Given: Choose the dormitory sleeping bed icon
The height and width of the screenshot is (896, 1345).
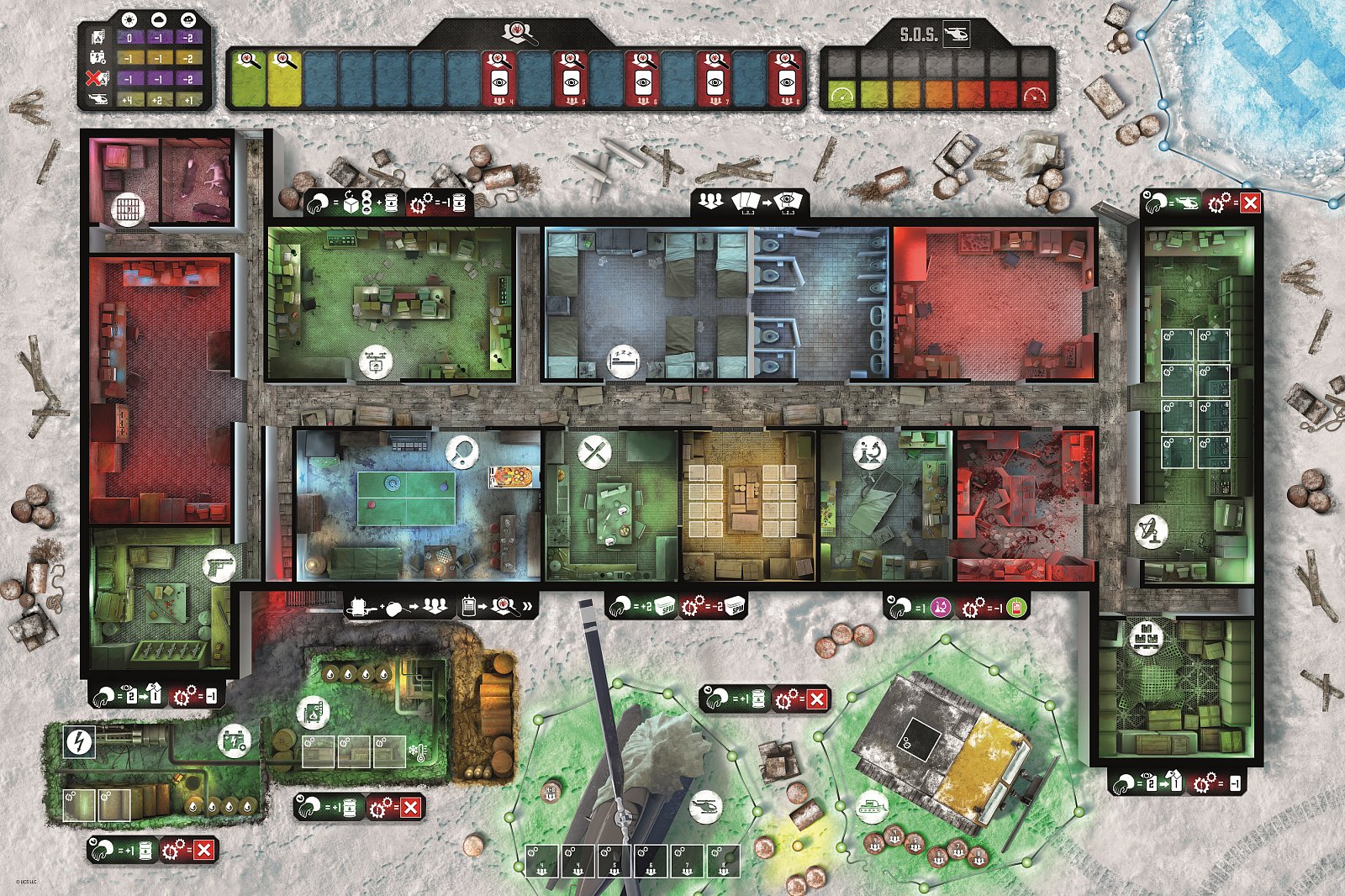Looking at the screenshot, I should (x=624, y=361).
